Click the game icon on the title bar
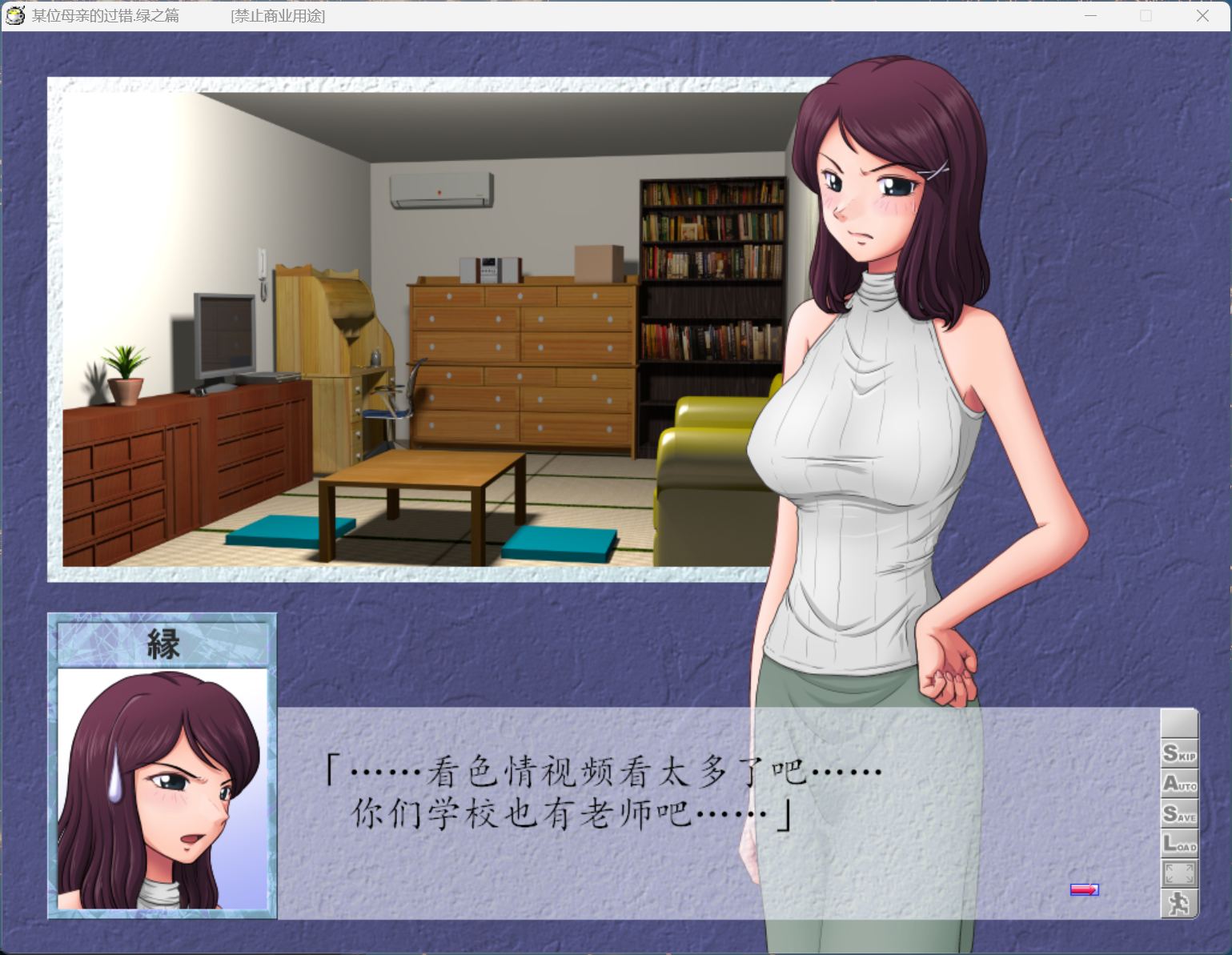 [14, 14]
